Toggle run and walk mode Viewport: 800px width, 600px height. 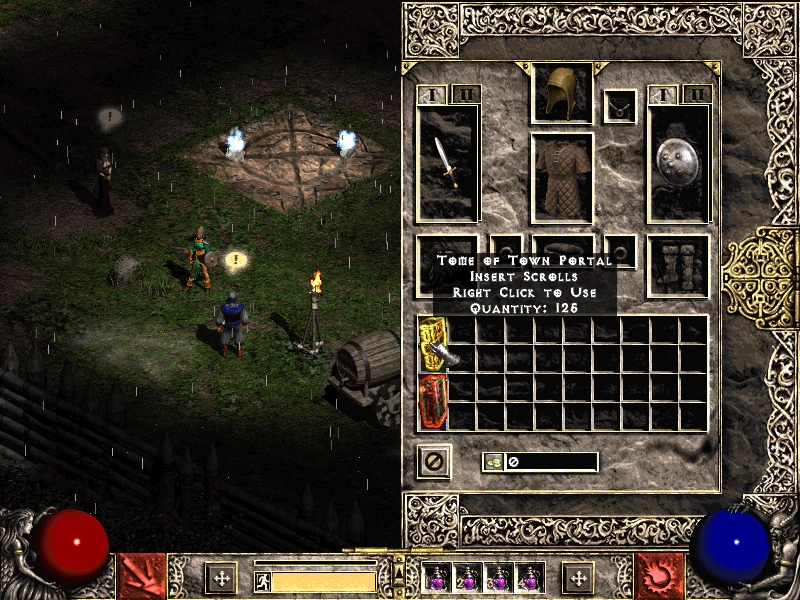click(262, 580)
